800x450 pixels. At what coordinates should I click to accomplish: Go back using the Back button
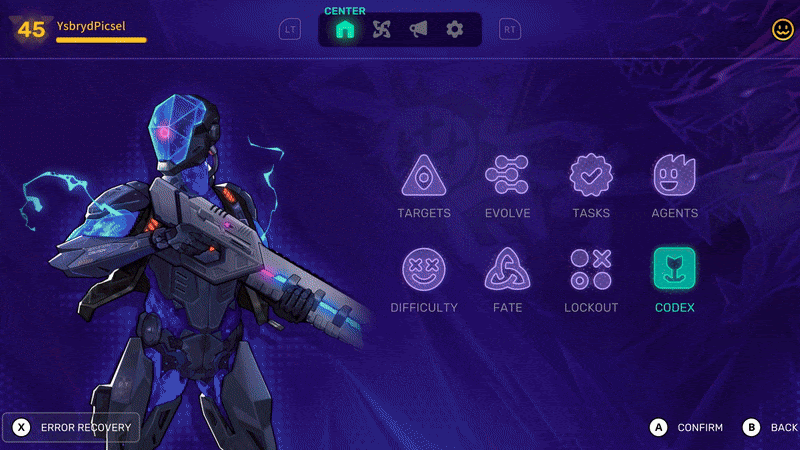[771, 428]
